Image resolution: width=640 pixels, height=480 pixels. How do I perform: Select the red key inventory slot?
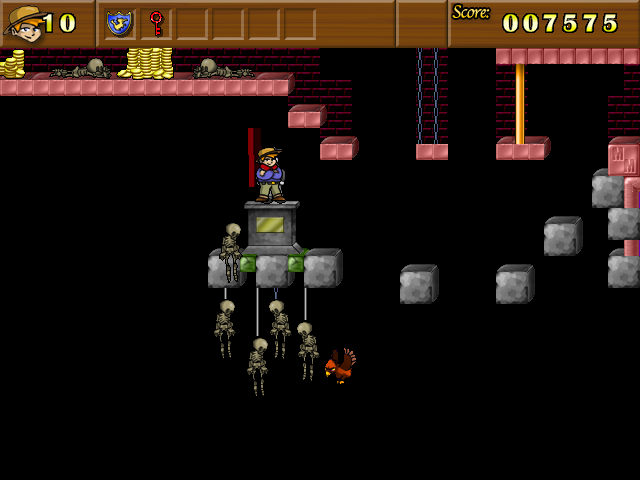156,23
